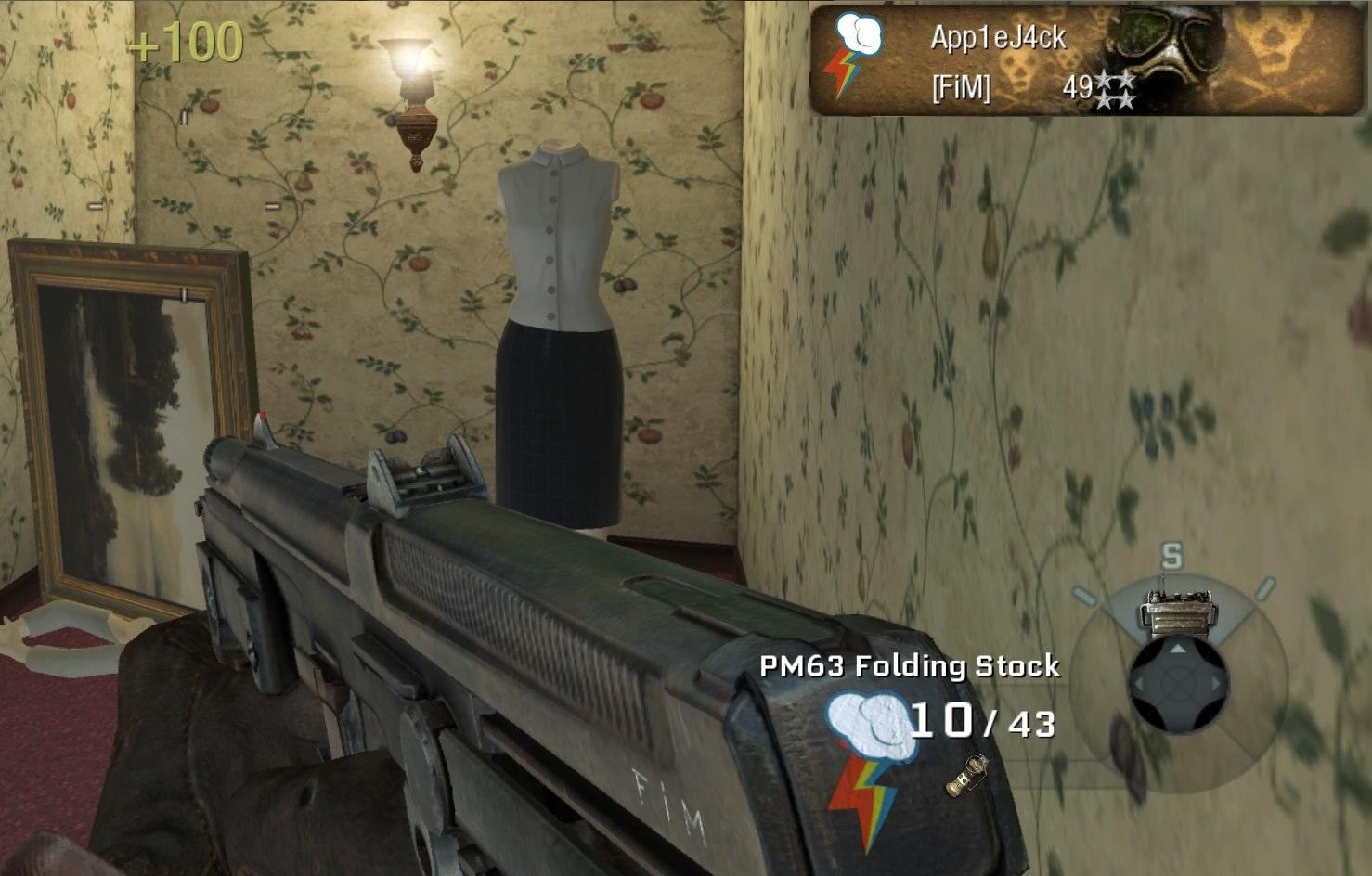Click the center of the D-pad selector

coord(1179,685)
